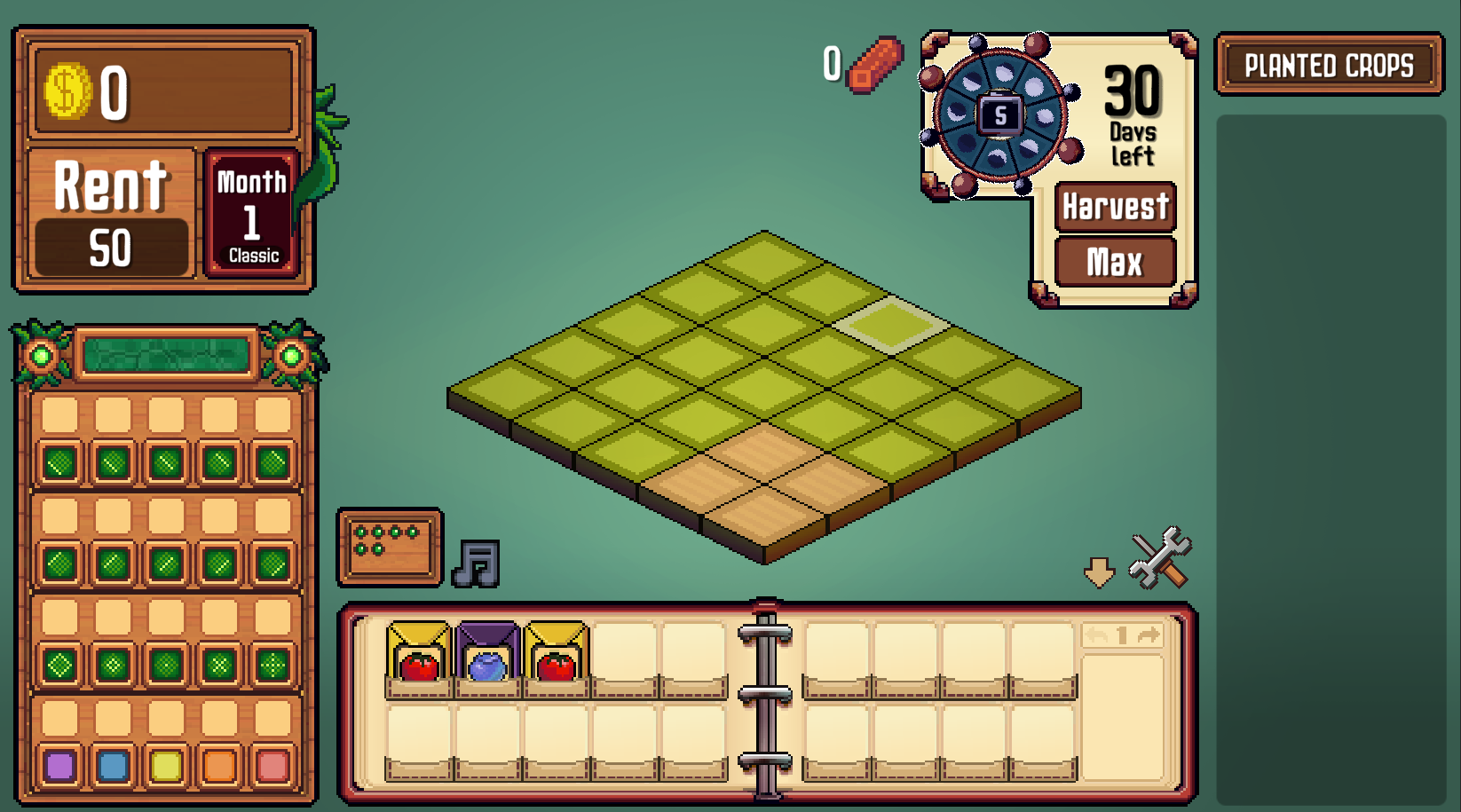The height and width of the screenshot is (812, 1461).
Task: Click the seed binder's previous page arrow
Action: tap(1097, 635)
